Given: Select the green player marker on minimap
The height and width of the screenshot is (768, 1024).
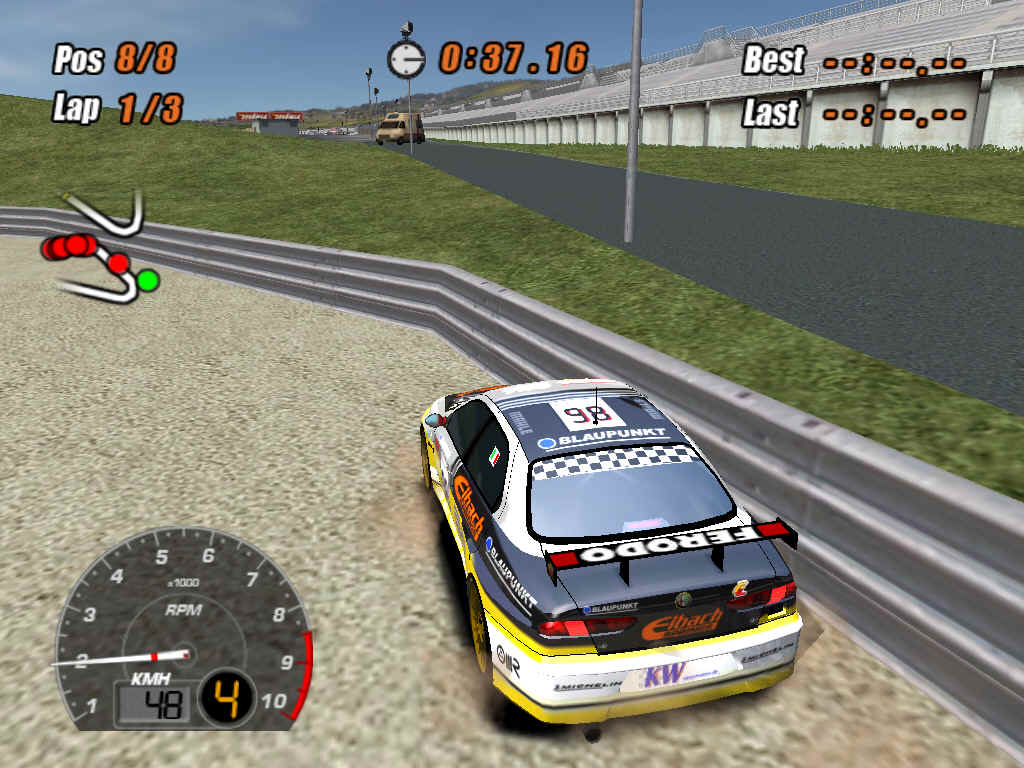Looking at the screenshot, I should [148, 280].
